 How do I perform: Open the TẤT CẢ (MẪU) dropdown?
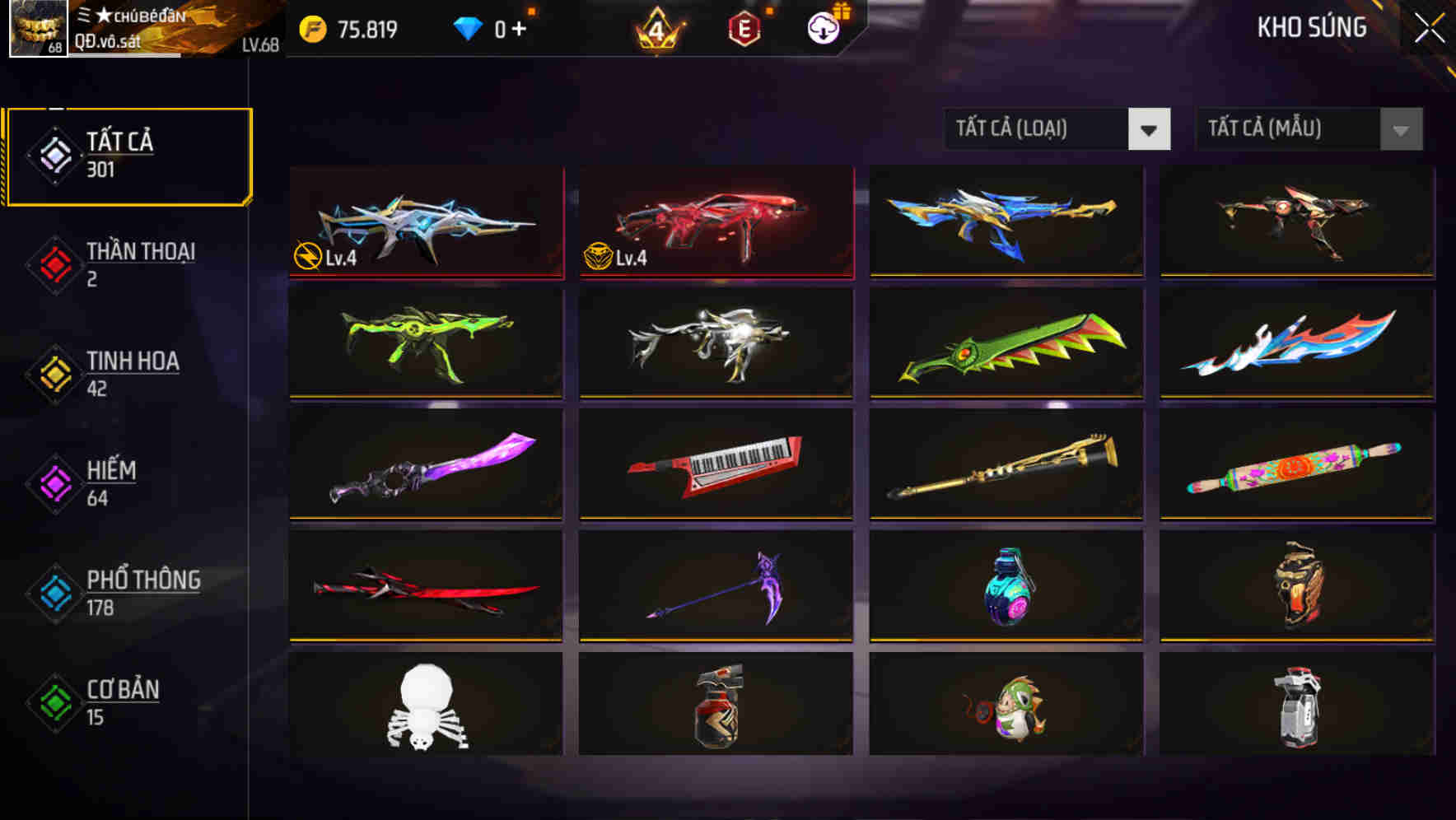[x=1307, y=129]
